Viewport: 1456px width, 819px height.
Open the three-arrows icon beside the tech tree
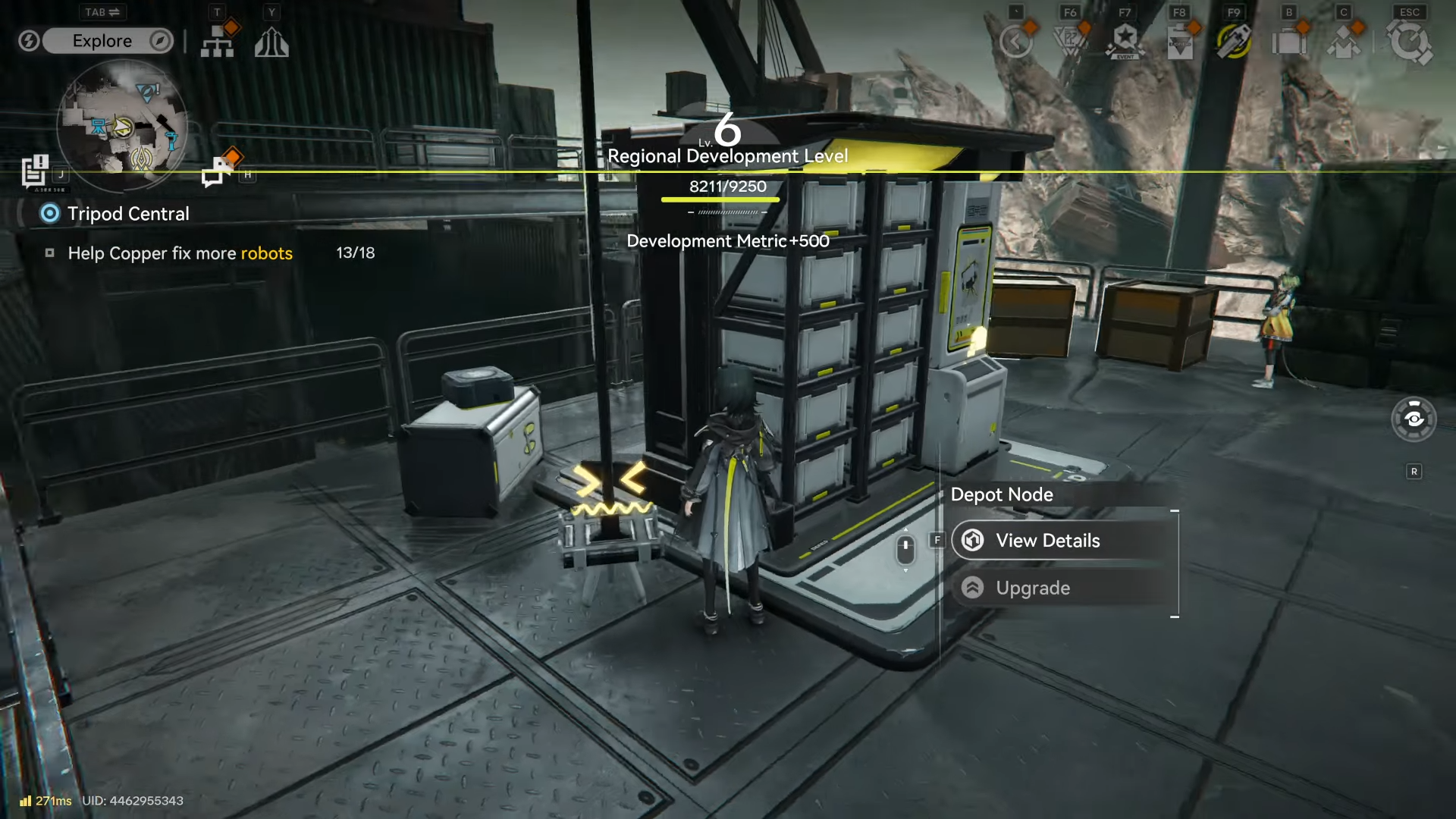tap(271, 42)
